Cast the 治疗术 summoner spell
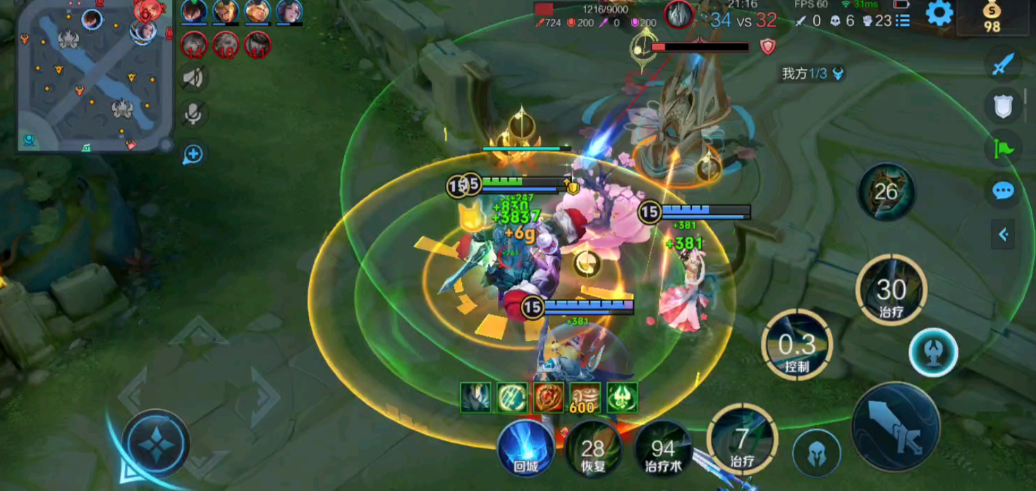Image resolution: width=1036 pixels, height=491 pixels. click(x=661, y=451)
